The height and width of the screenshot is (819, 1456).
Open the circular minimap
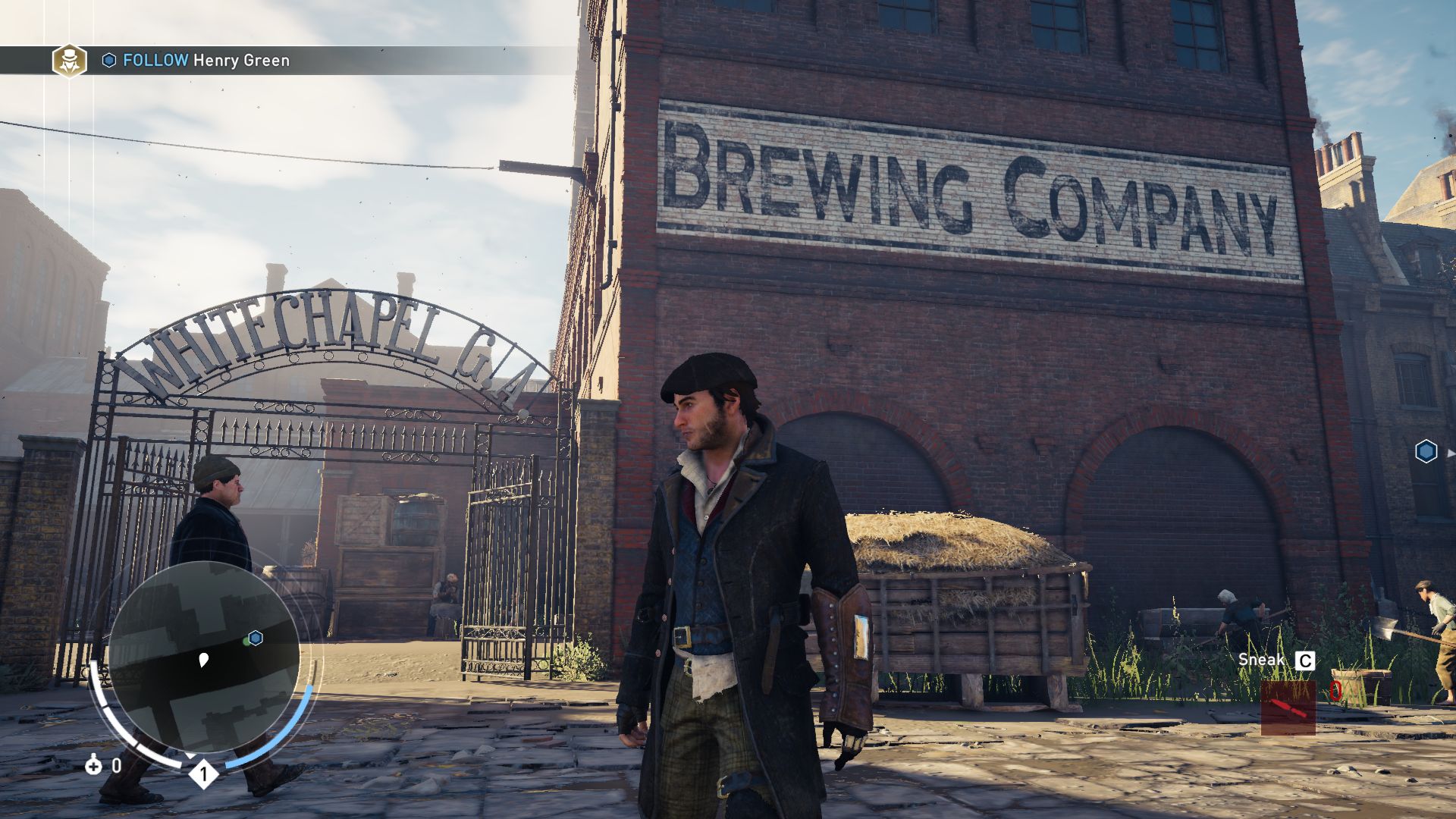(203, 657)
